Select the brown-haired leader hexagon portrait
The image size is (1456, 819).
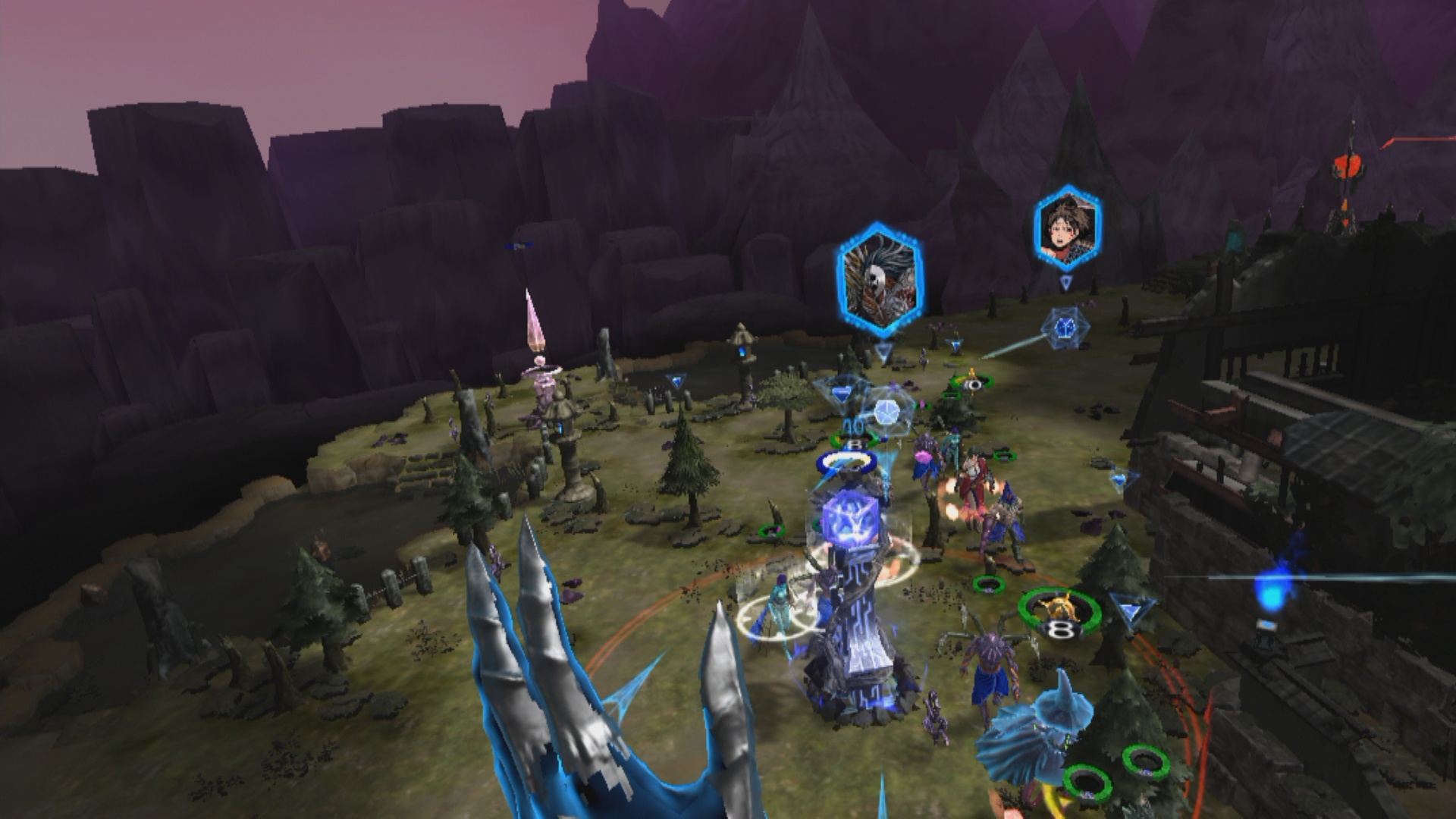(1067, 227)
